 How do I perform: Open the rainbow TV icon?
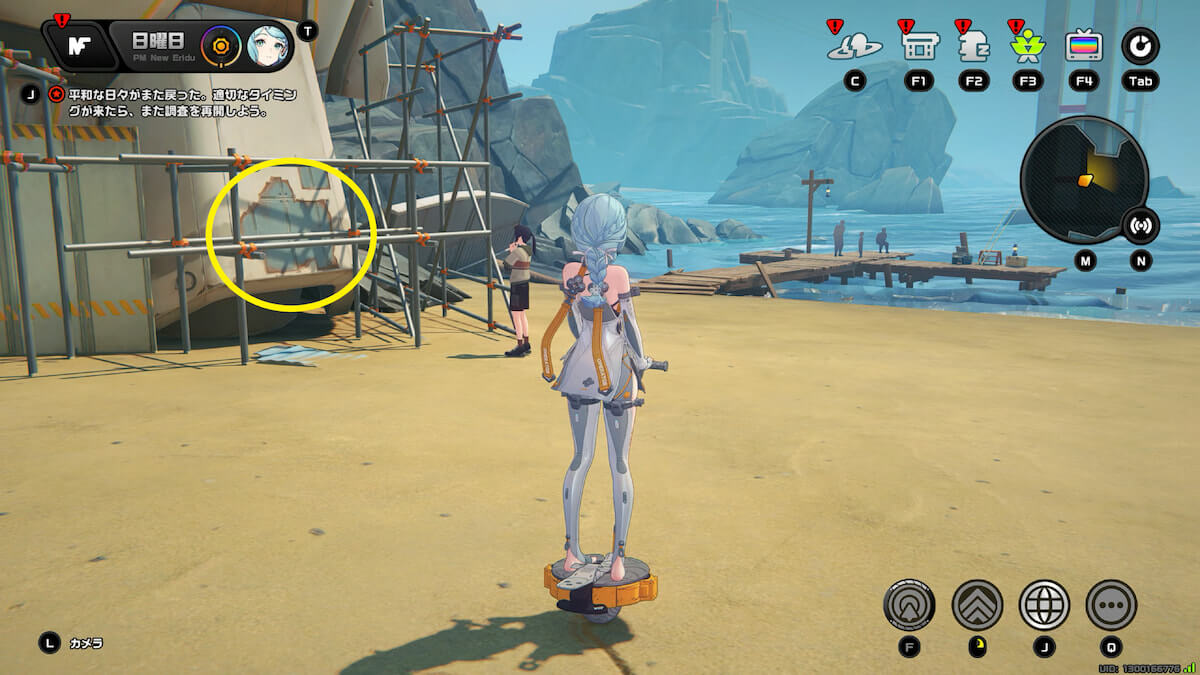pyautogui.click(x=1084, y=46)
